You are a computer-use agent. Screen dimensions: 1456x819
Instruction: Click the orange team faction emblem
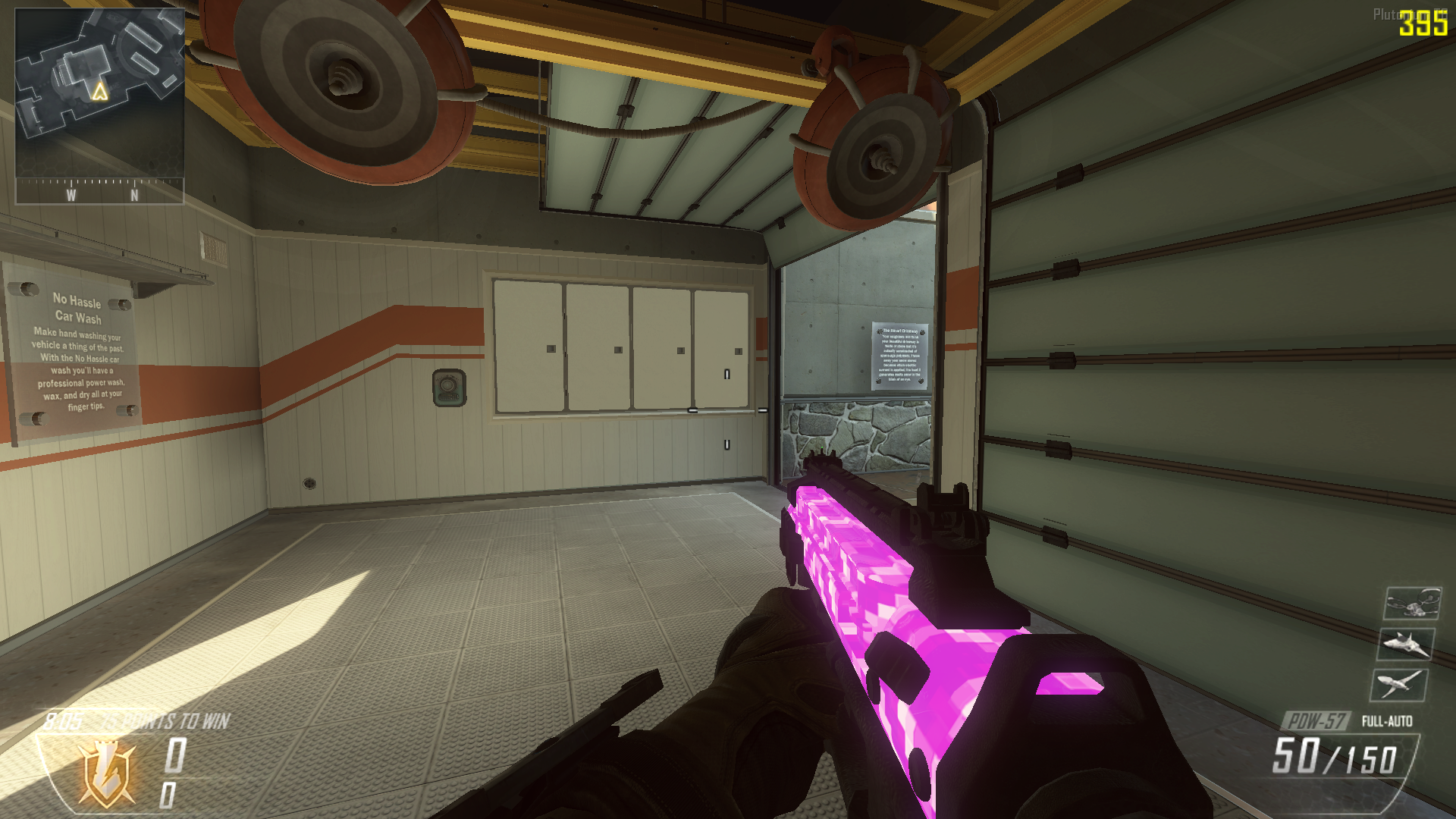click(x=107, y=773)
